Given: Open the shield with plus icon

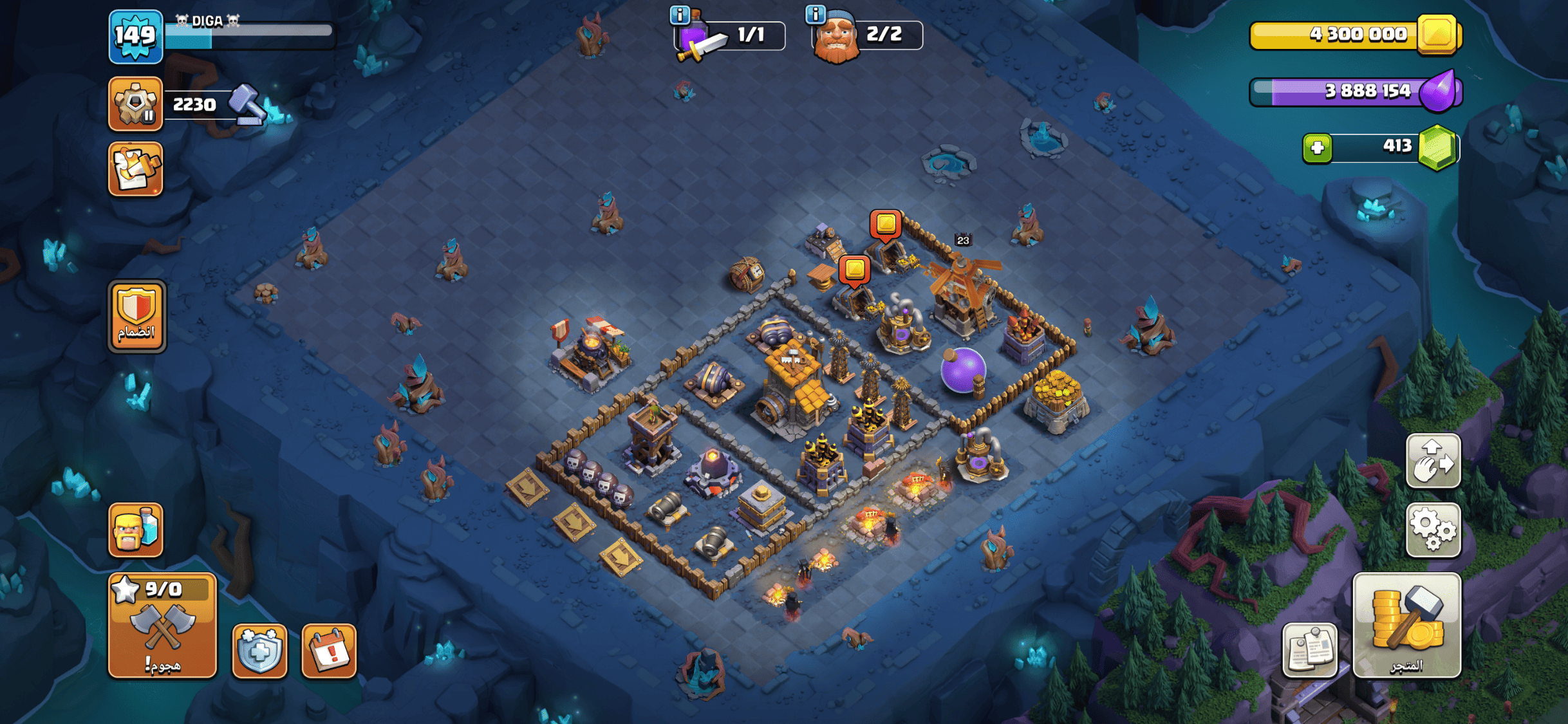Looking at the screenshot, I should tap(259, 651).
